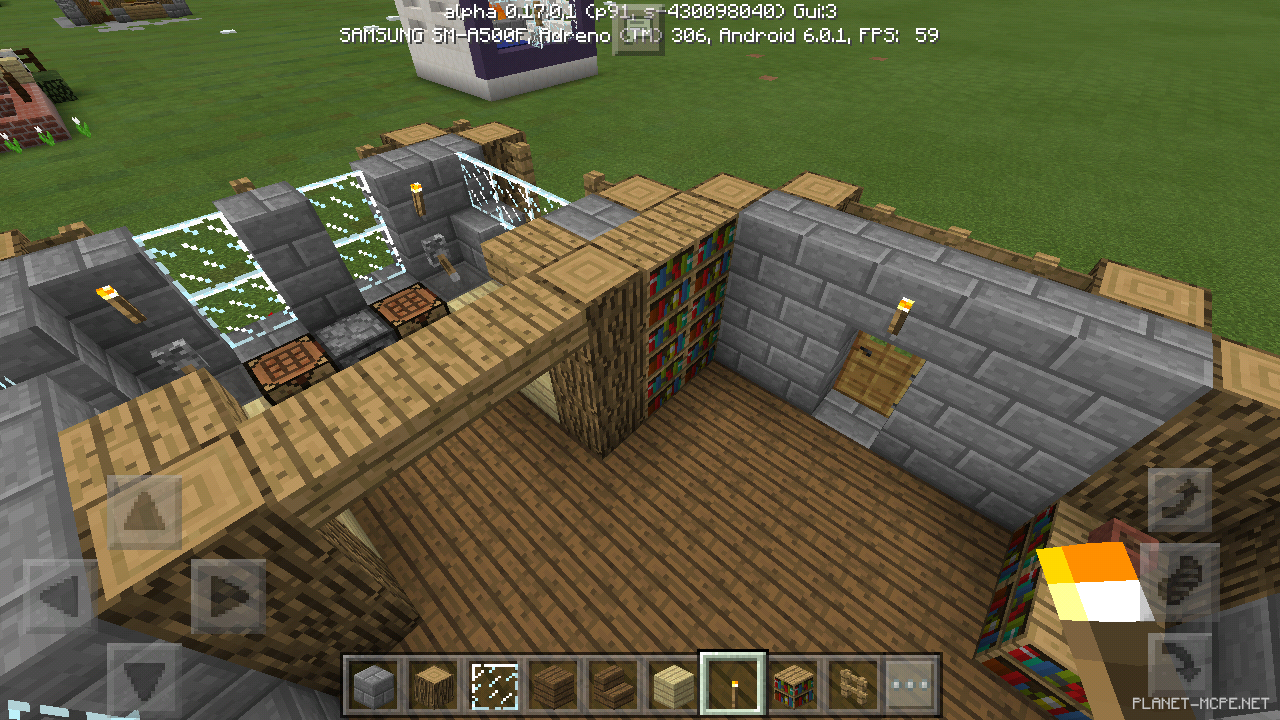Toggle hover mode with the center flight button

pyautogui.click(x=1180, y=580)
